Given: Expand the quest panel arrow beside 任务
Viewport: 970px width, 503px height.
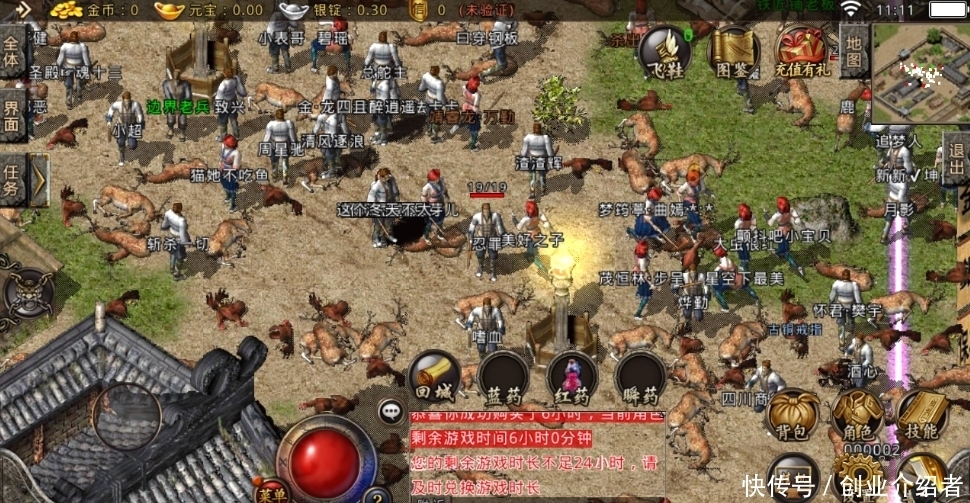Looking at the screenshot, I should (x=37, y=180).
